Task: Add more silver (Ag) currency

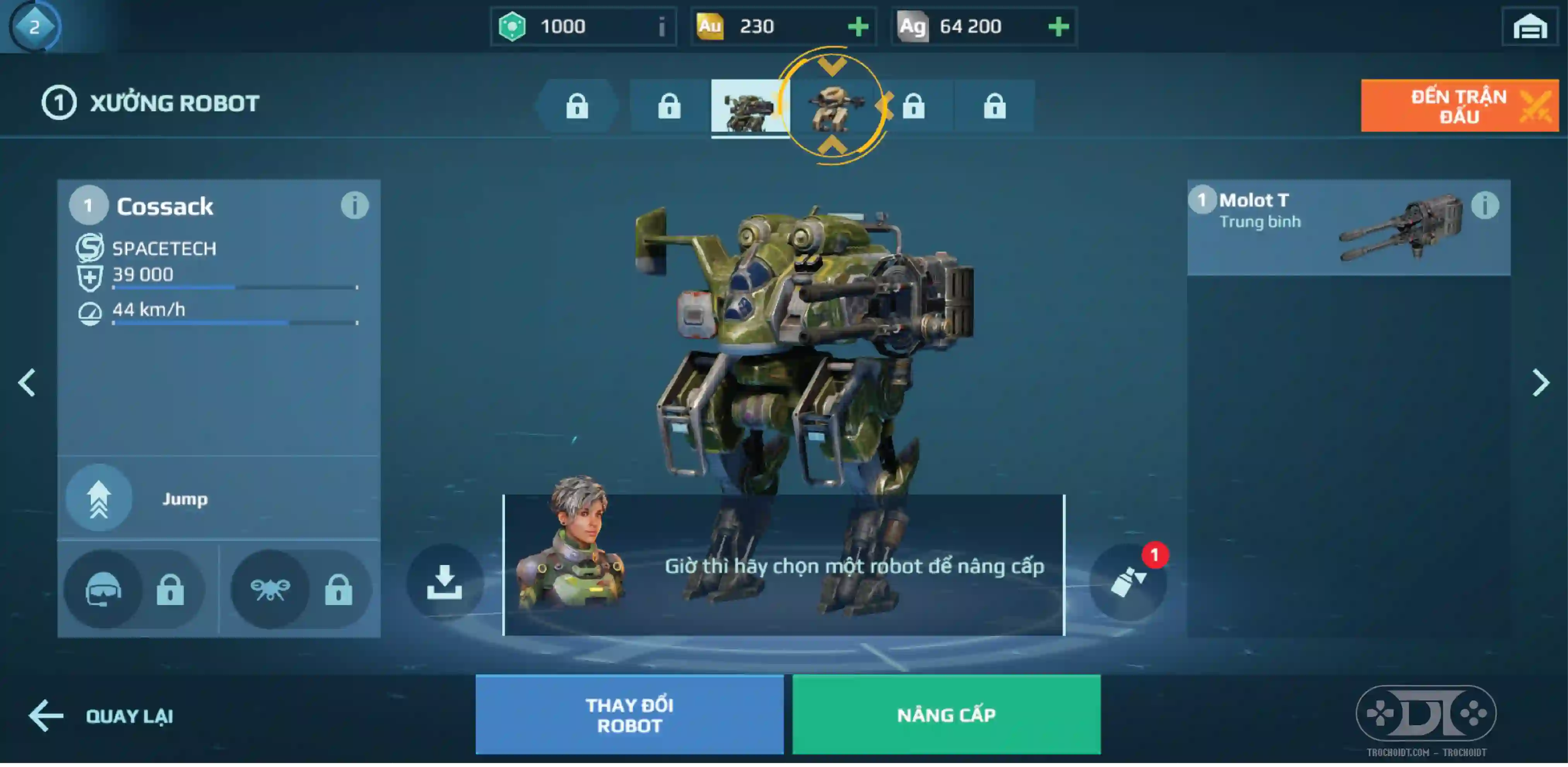Action: tap(1058, 27)
